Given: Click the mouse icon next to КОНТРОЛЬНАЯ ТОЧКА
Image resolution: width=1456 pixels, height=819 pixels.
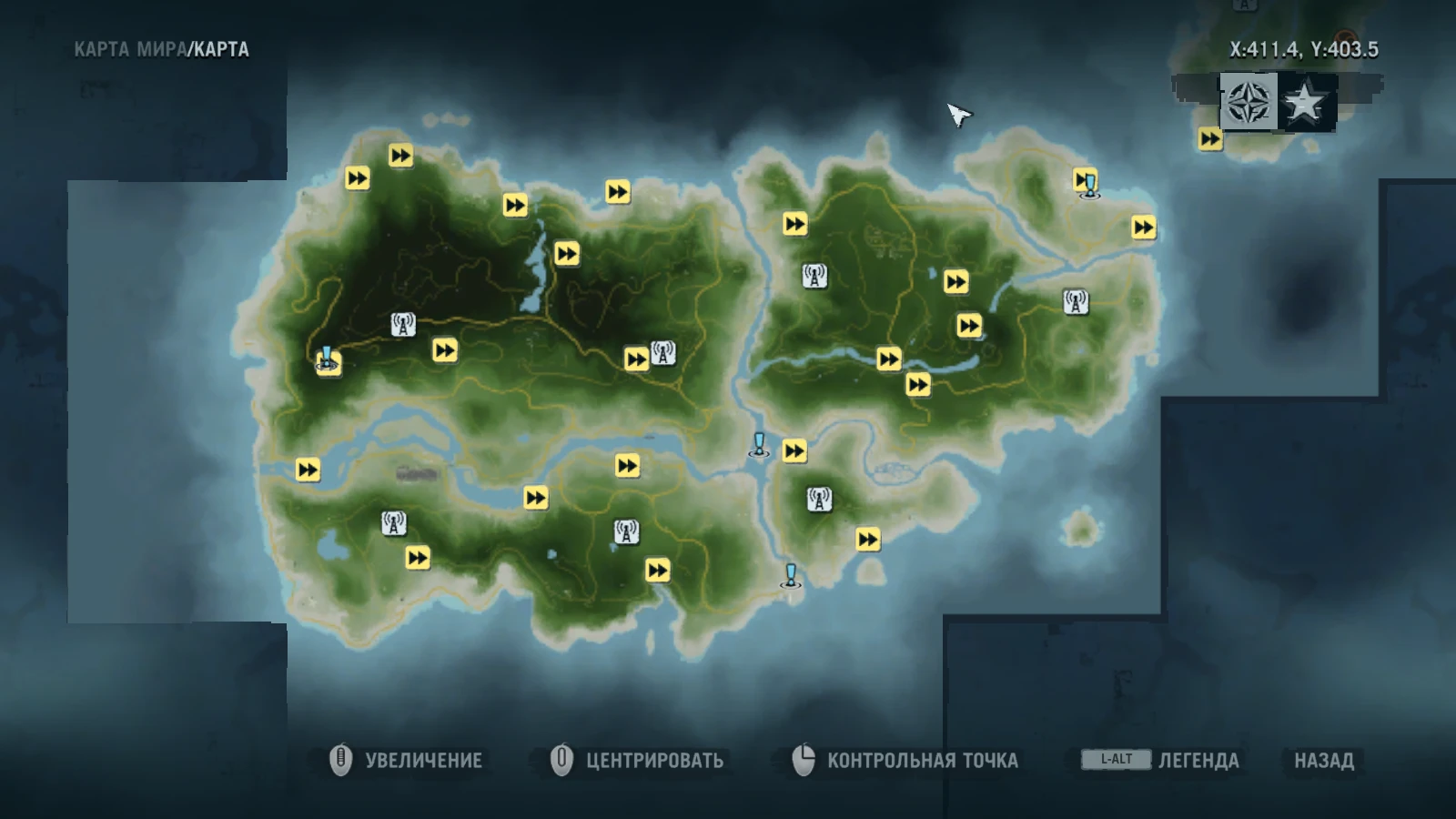Looking at the screenshot, I should tap(804, 758).
